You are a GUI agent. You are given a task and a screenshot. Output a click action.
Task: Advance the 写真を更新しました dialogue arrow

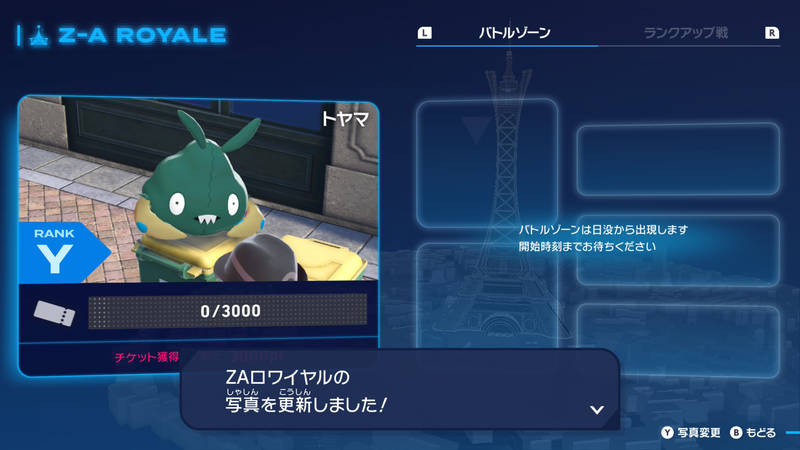coord(597,409)
